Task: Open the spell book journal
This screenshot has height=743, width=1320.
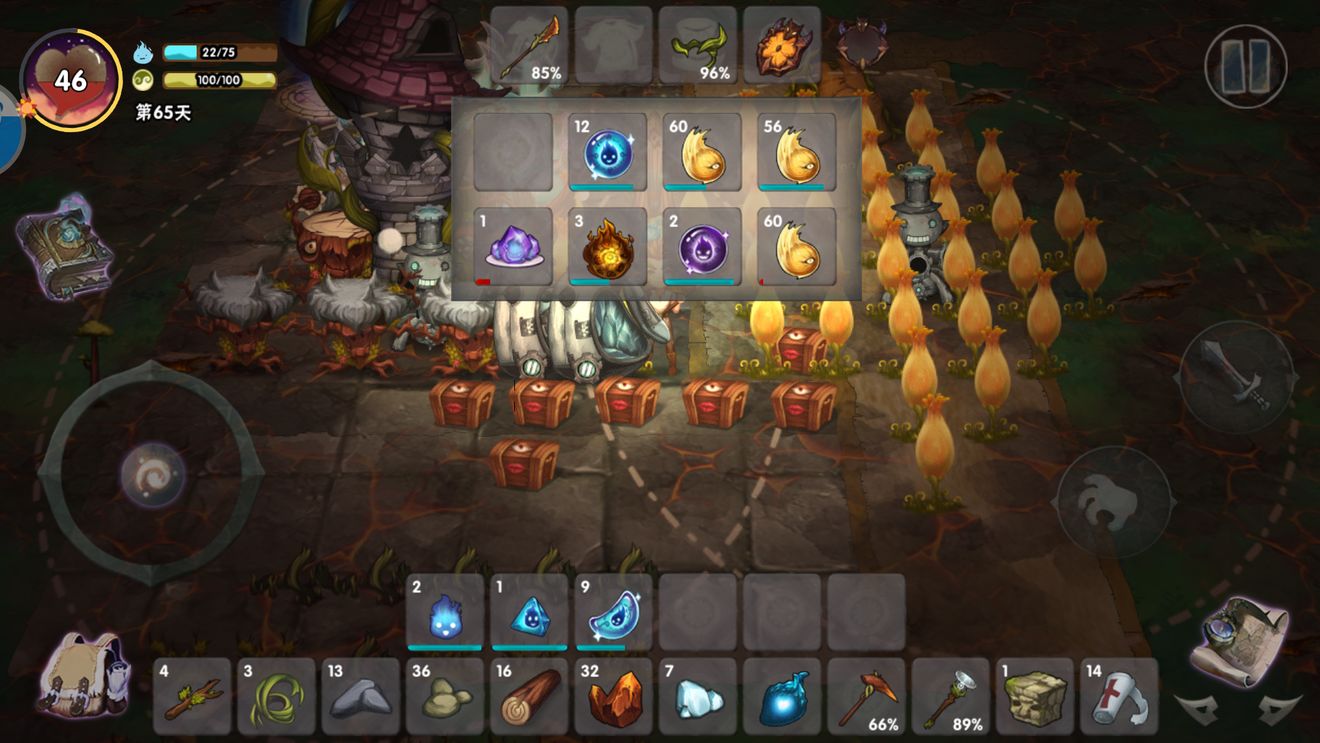Action: (x=63, y=250)
